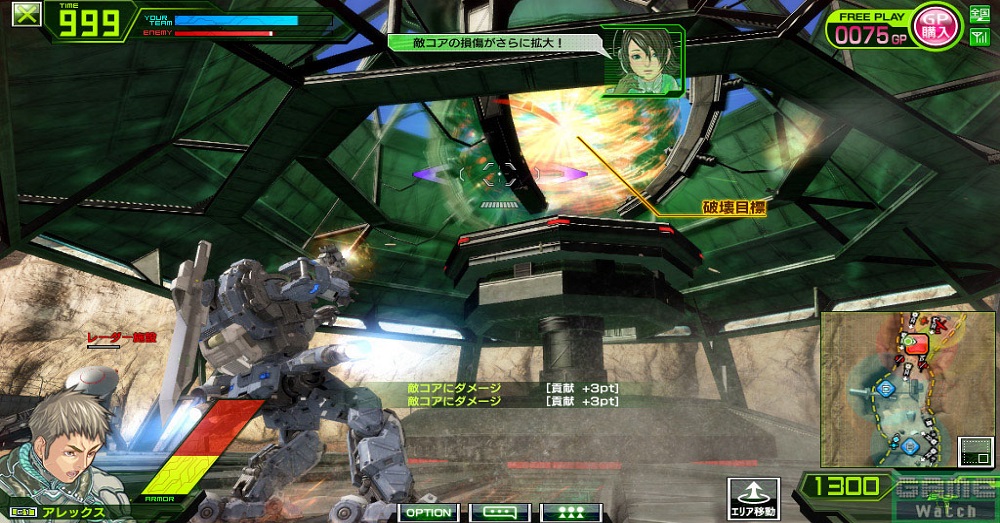Open the chat speech-bubble button
1000x523 pixels.
click(x=499, y=512)
